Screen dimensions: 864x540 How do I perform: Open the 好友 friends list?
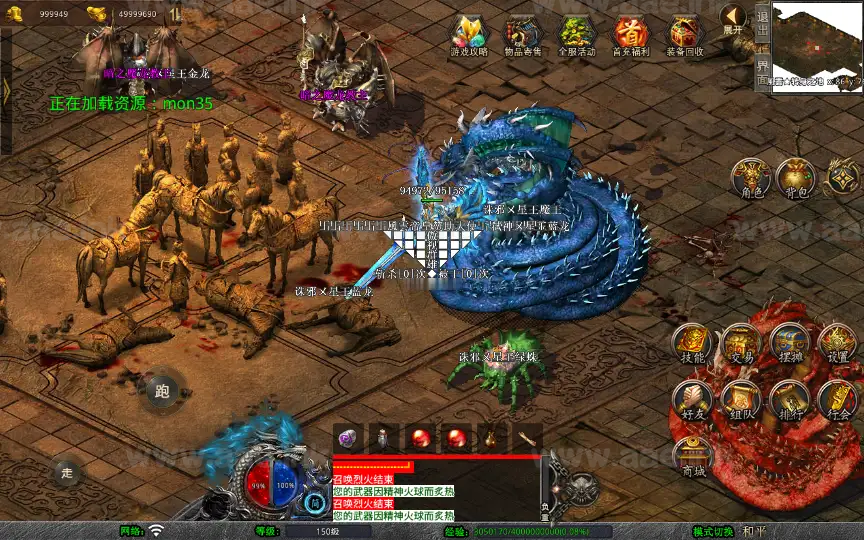click(692, 400)
